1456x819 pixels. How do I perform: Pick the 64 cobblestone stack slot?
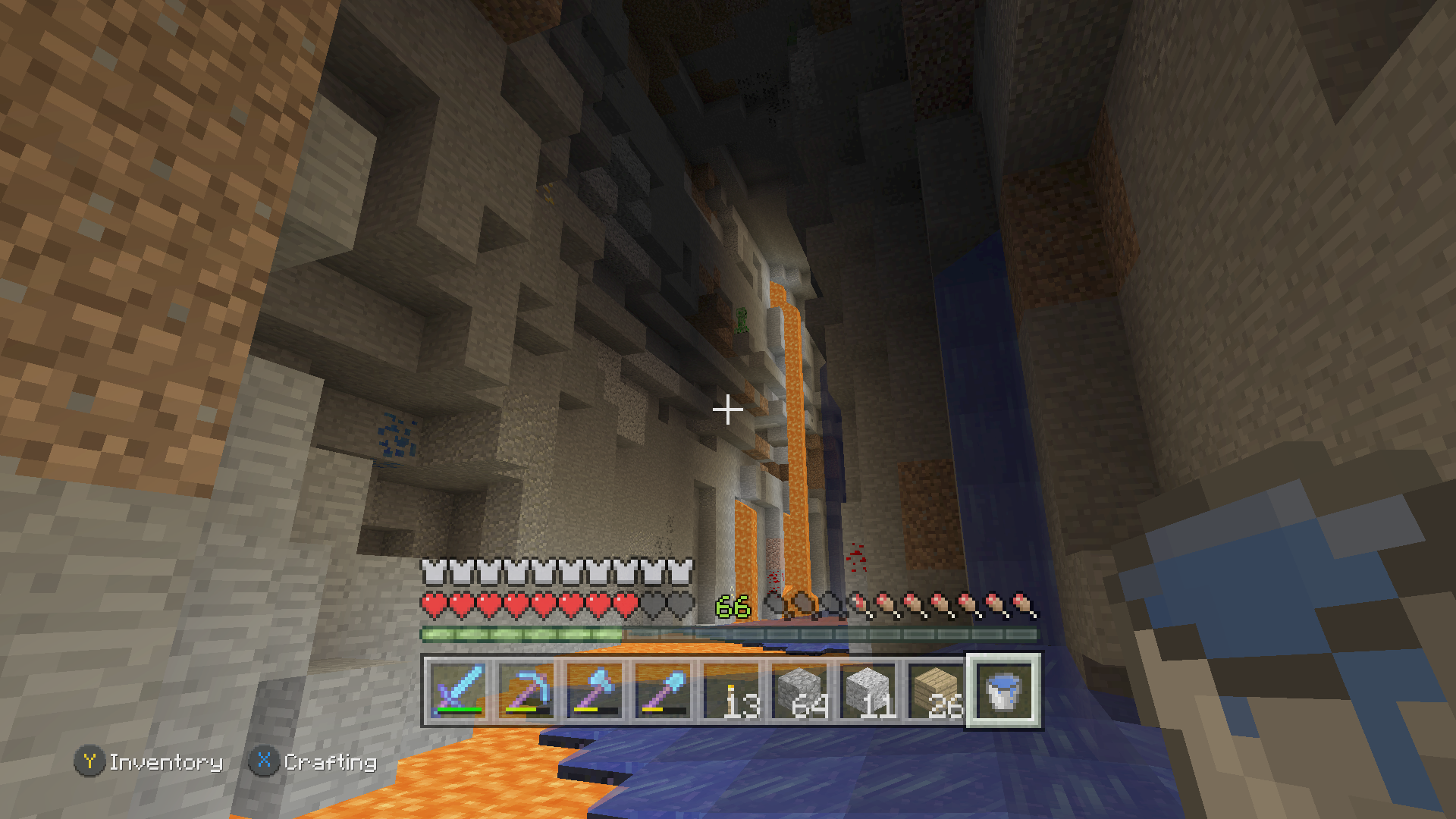click(x=799, y=691)
